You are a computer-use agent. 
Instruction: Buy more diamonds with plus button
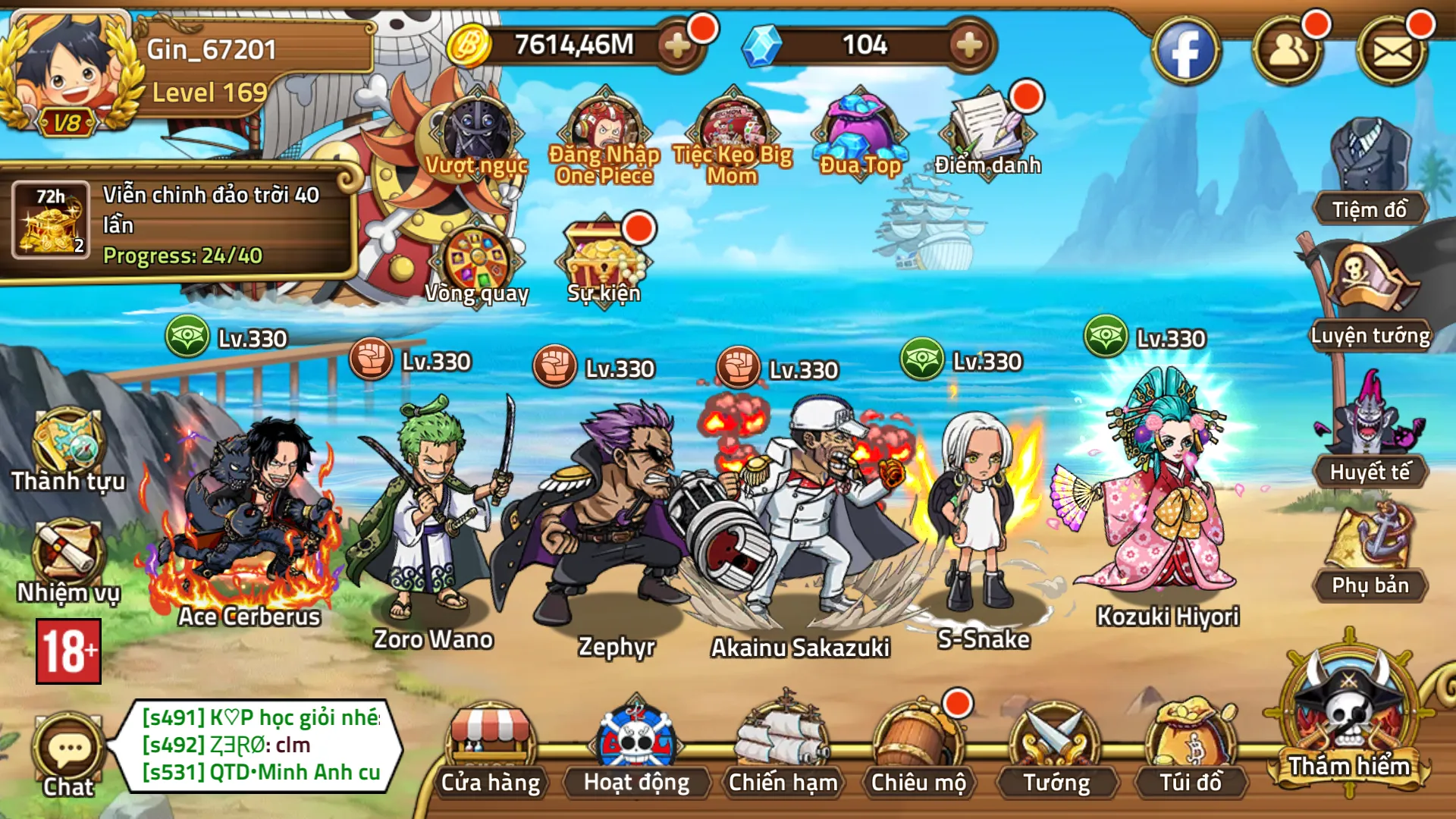[968, 45]
